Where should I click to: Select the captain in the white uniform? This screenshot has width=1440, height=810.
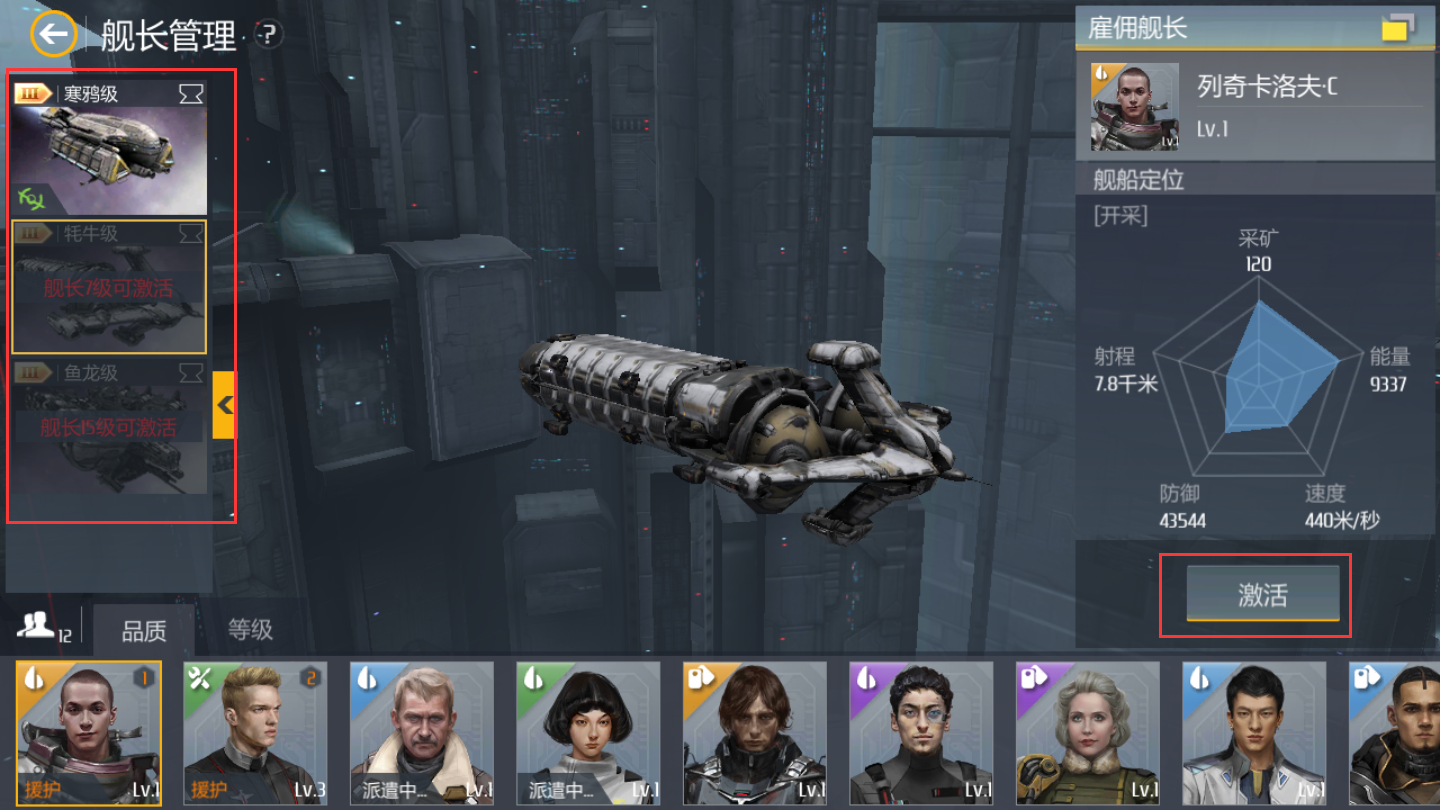click(1254, 733)
